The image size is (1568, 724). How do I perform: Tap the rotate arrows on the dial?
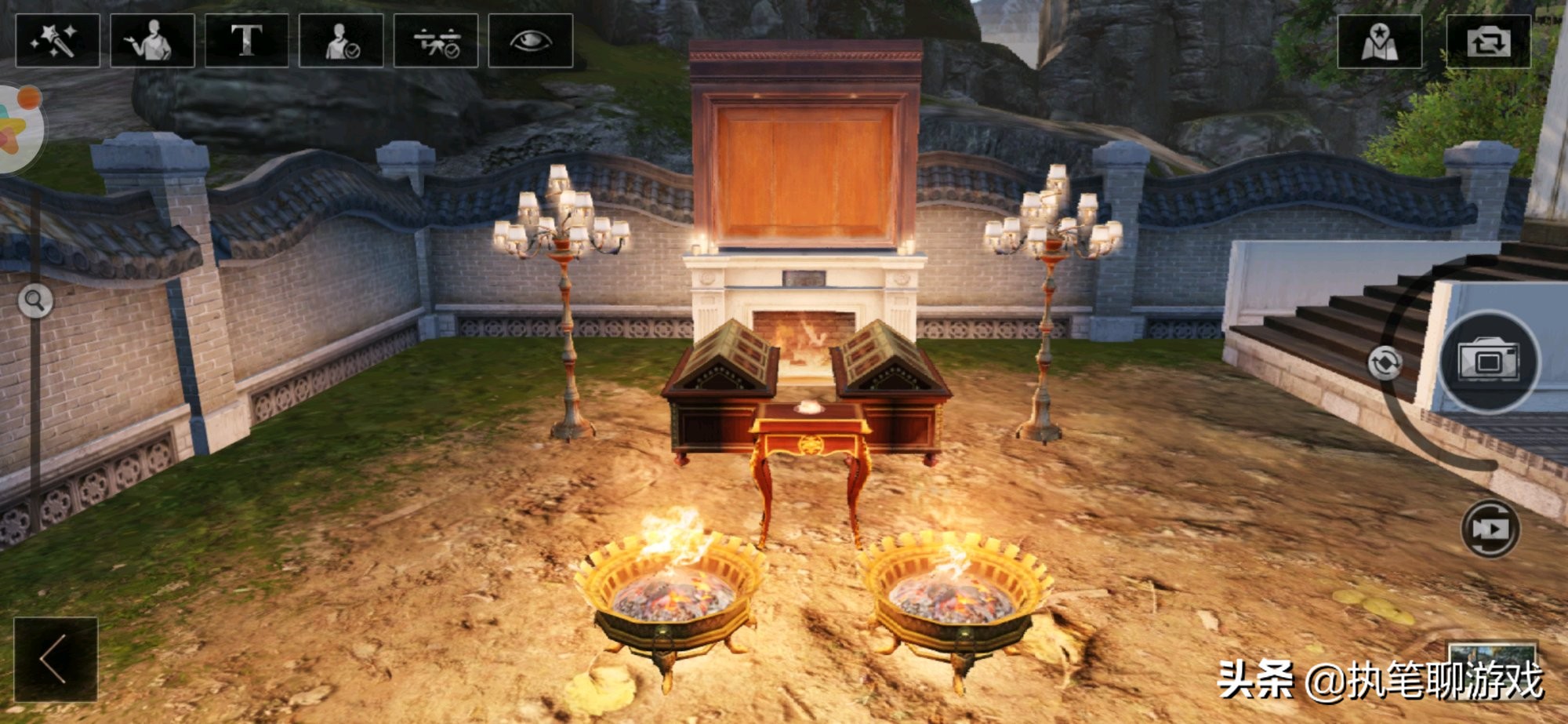pos(1385,363)
